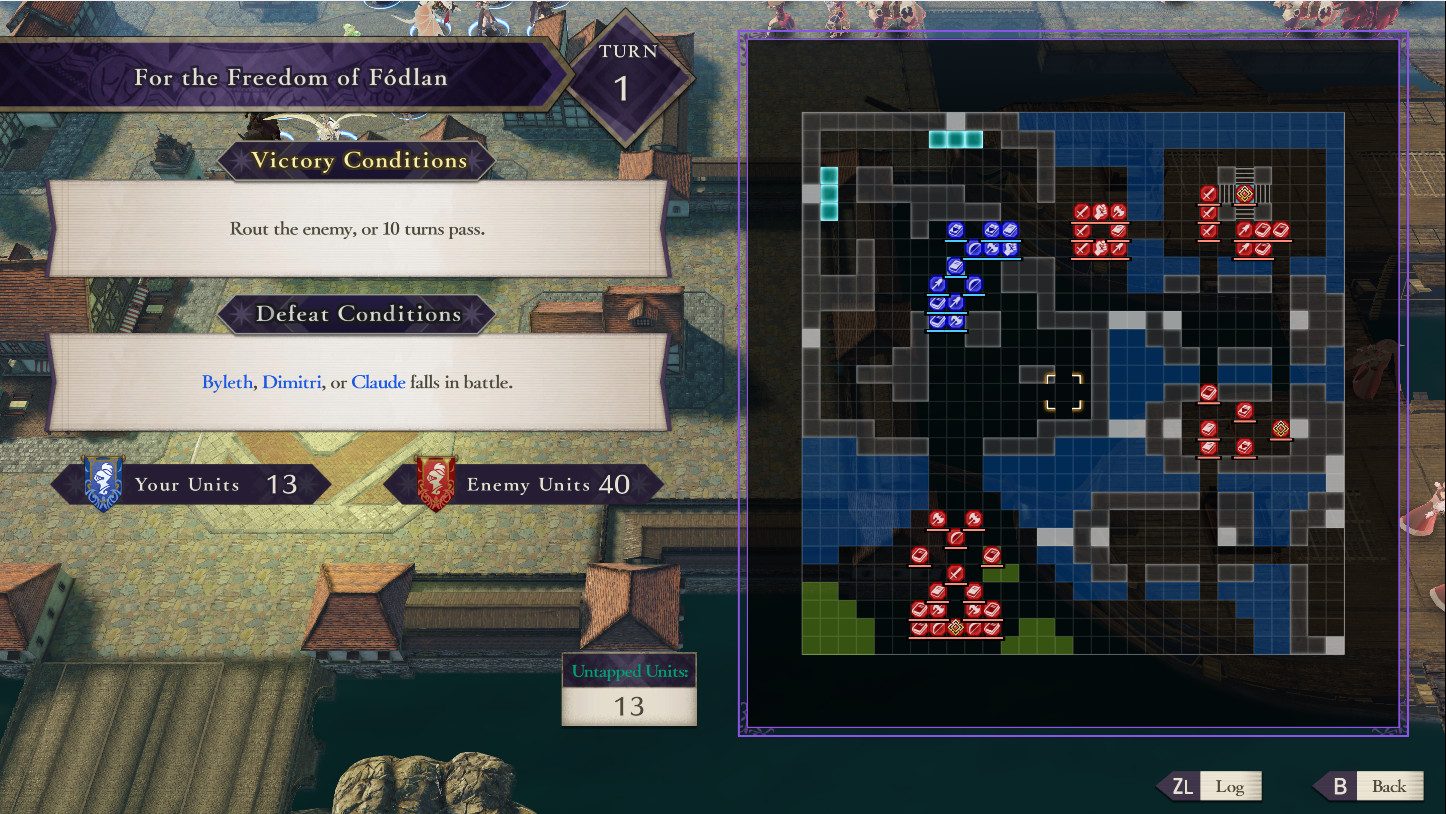Click the gold boss icon in the southern enemy formation
This screenshot has width=1446, height=814.
[x=955, y=627]
